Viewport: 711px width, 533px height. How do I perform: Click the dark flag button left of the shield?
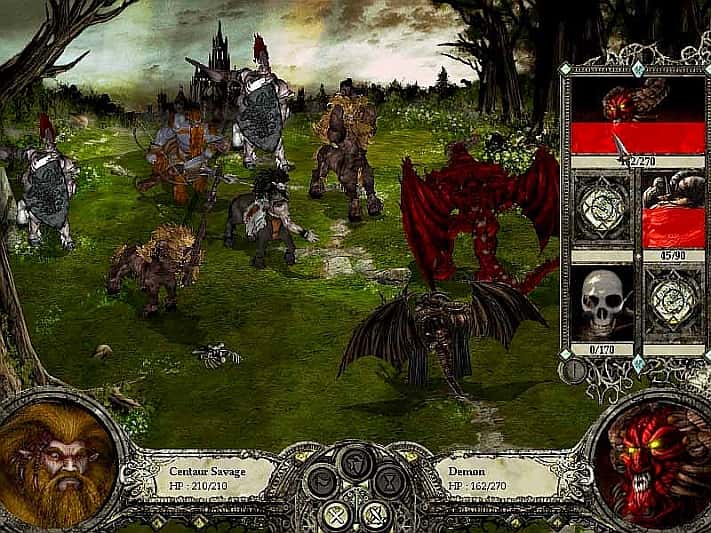point(323,481)
